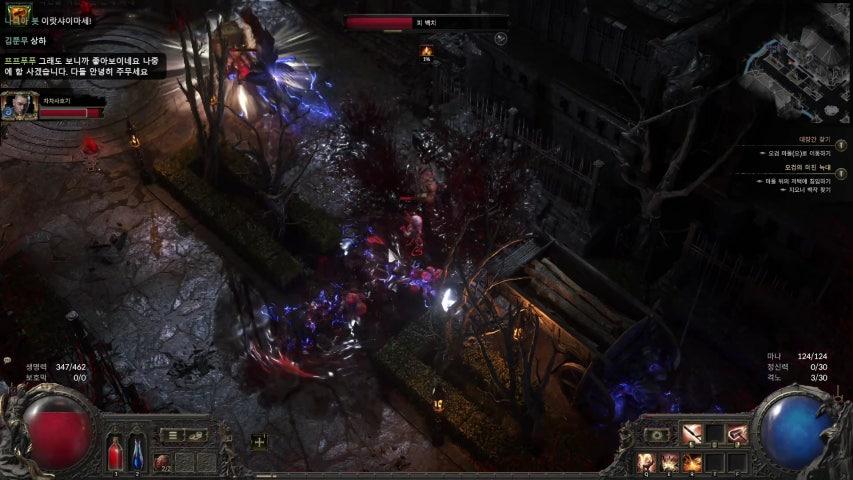Open the coin pile shop button
The height and width of the screenshot is (480, 853).
[197, 435]
